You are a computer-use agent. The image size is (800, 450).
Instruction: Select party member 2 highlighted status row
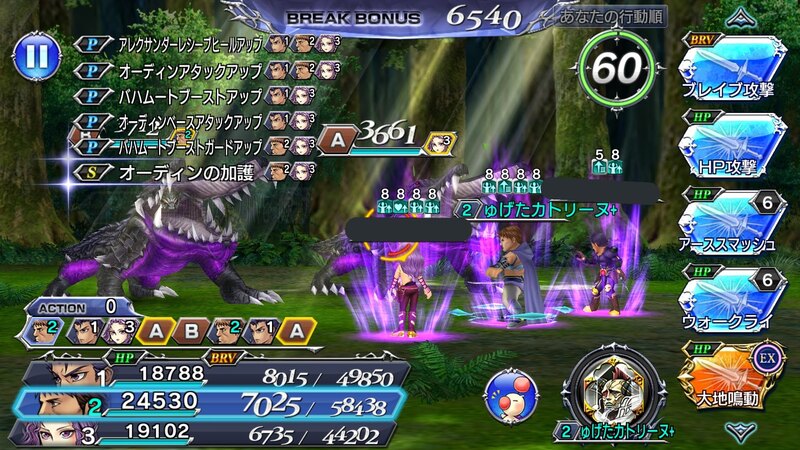tap(210, 403)
